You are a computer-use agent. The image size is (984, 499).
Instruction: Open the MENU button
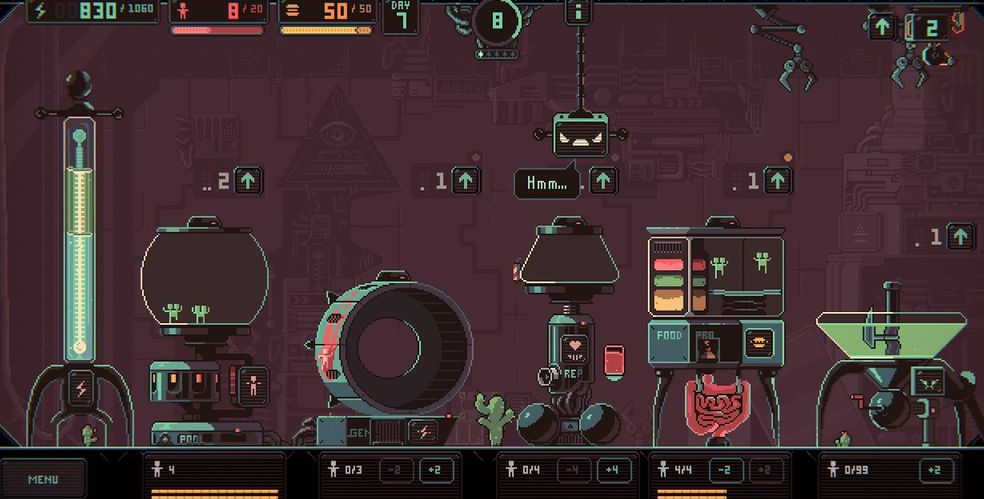(43, 479)
